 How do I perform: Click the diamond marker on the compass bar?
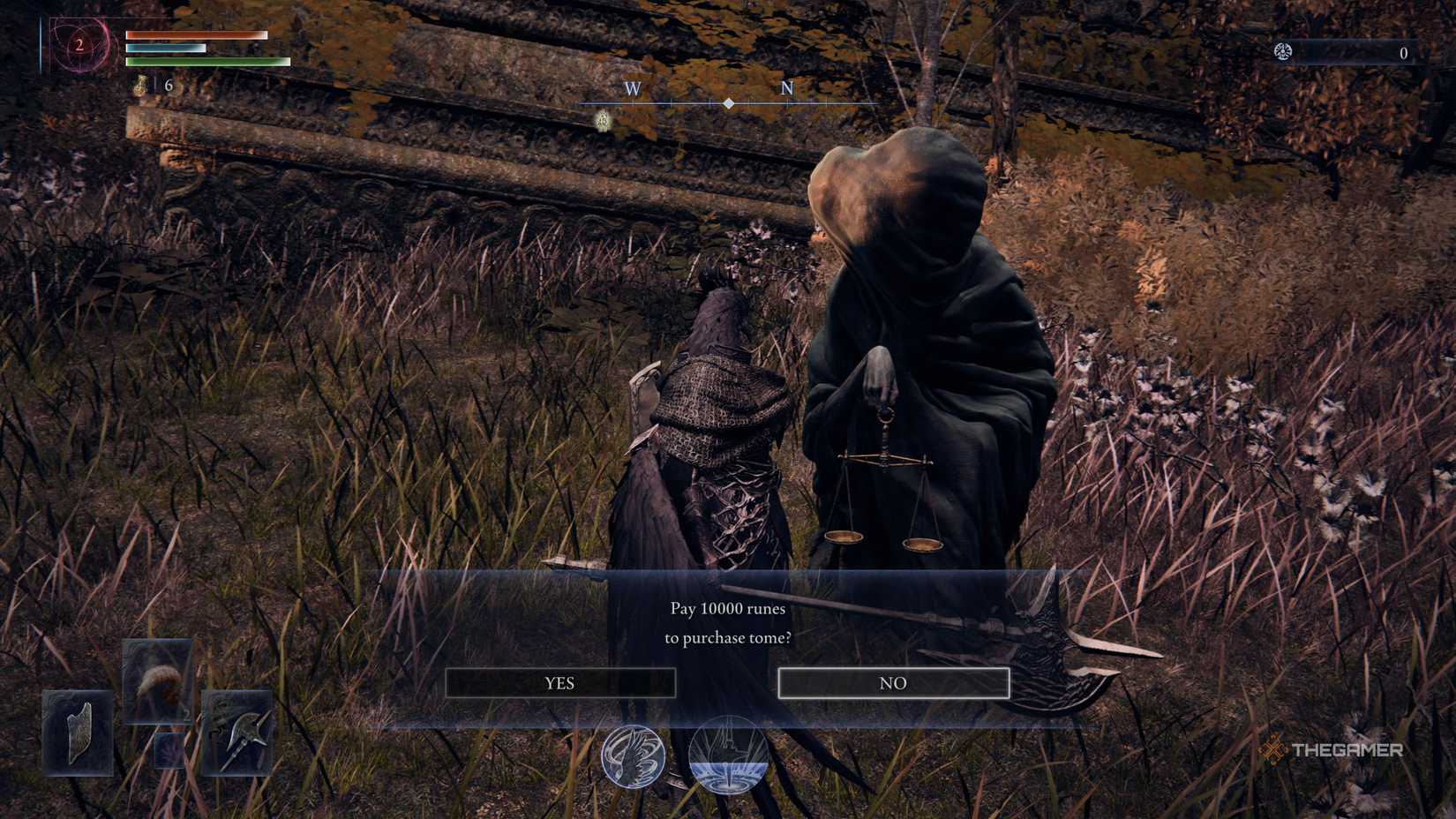[727, 103]
